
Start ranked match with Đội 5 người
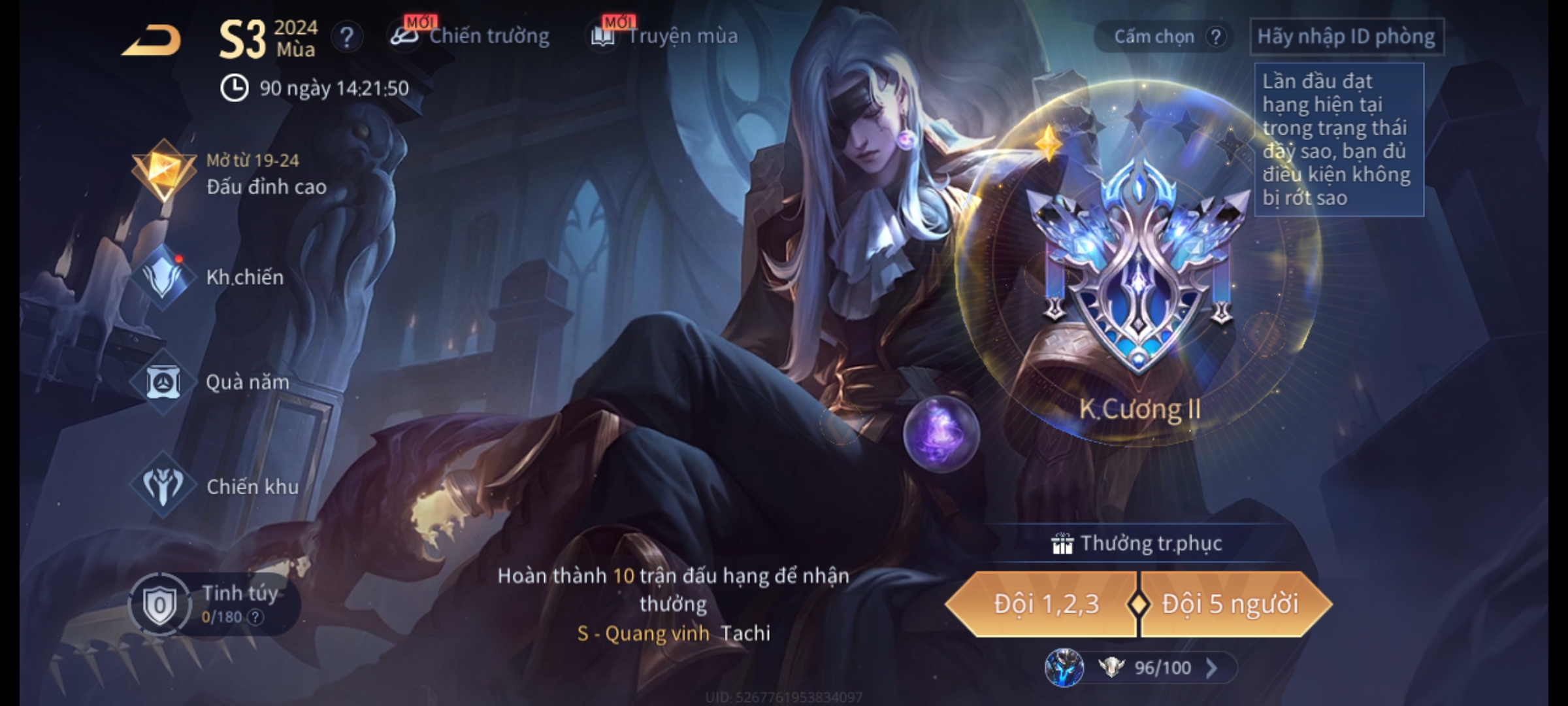tap(1231, 604)
